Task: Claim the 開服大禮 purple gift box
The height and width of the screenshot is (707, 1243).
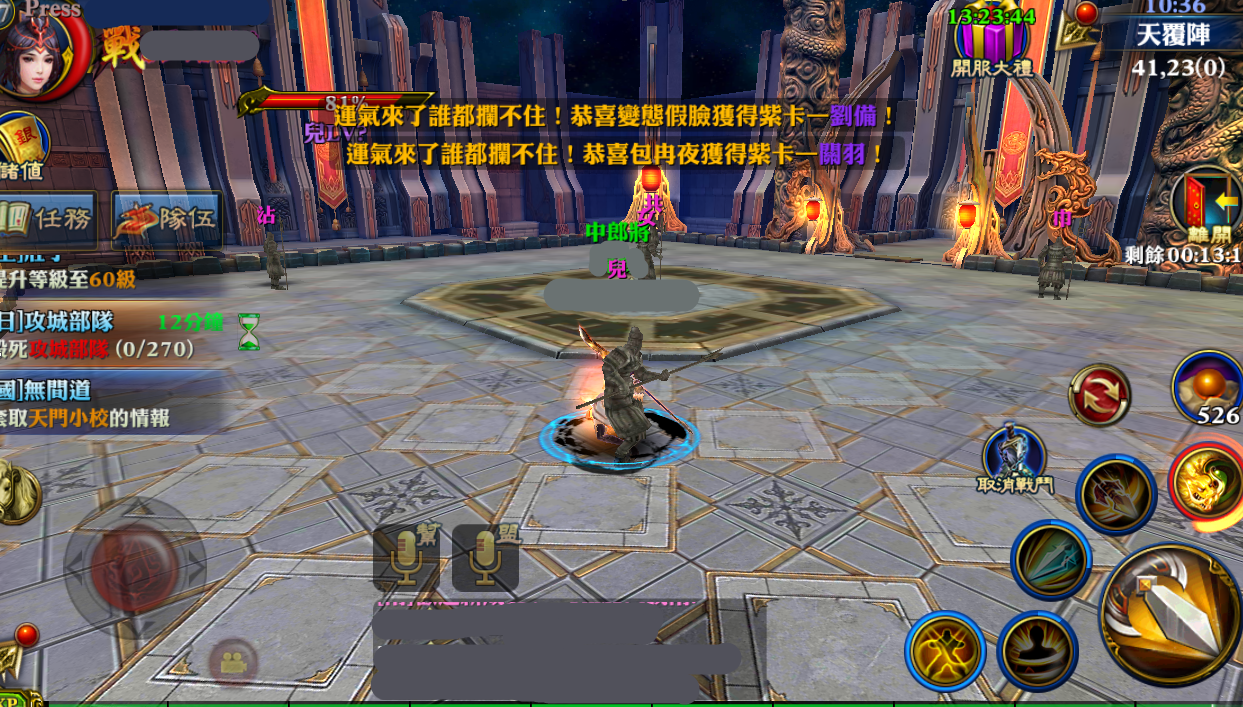Action: (x=992, y=42)
